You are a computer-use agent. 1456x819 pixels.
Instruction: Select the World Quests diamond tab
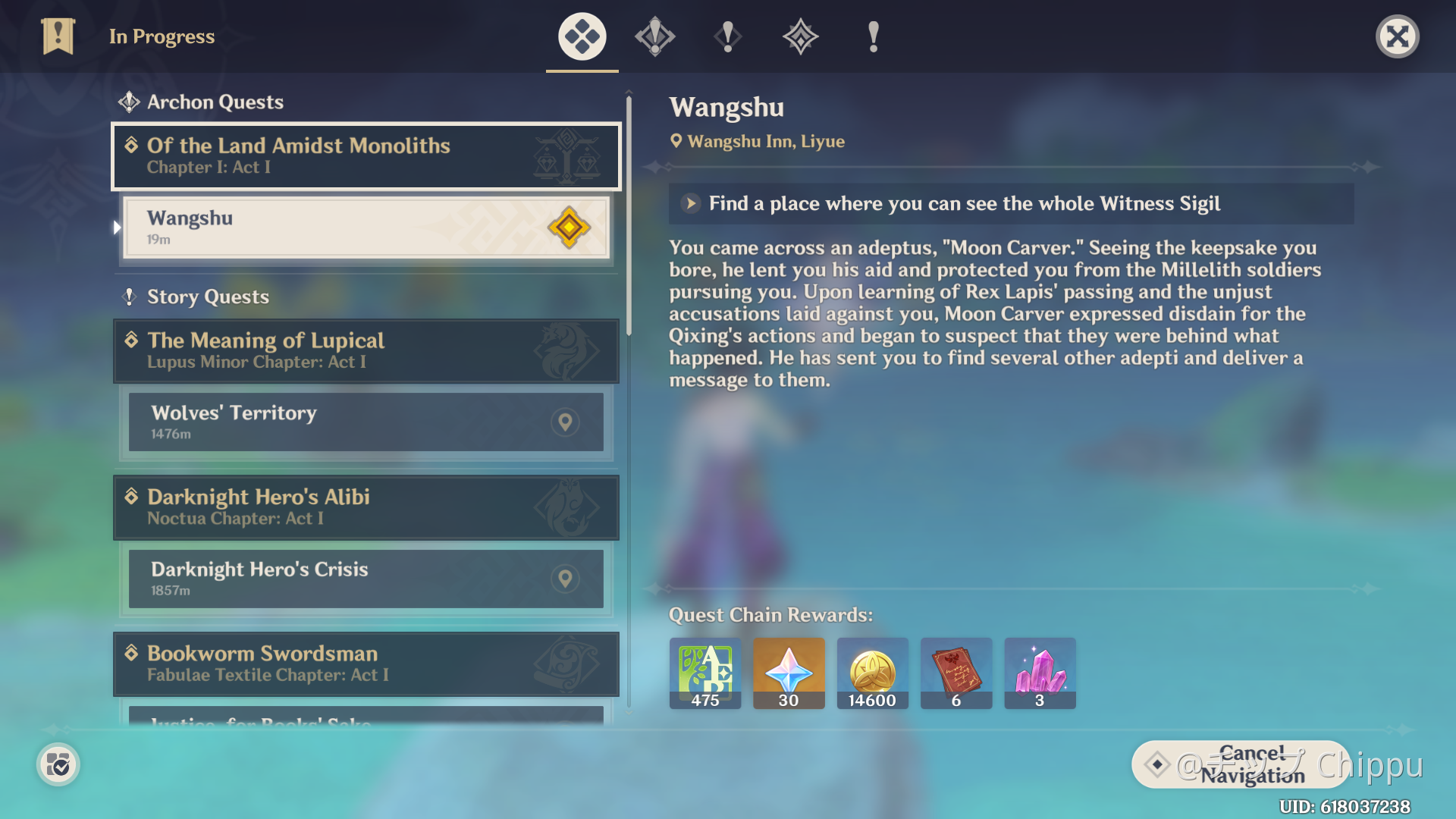click(x=801, y=36)
